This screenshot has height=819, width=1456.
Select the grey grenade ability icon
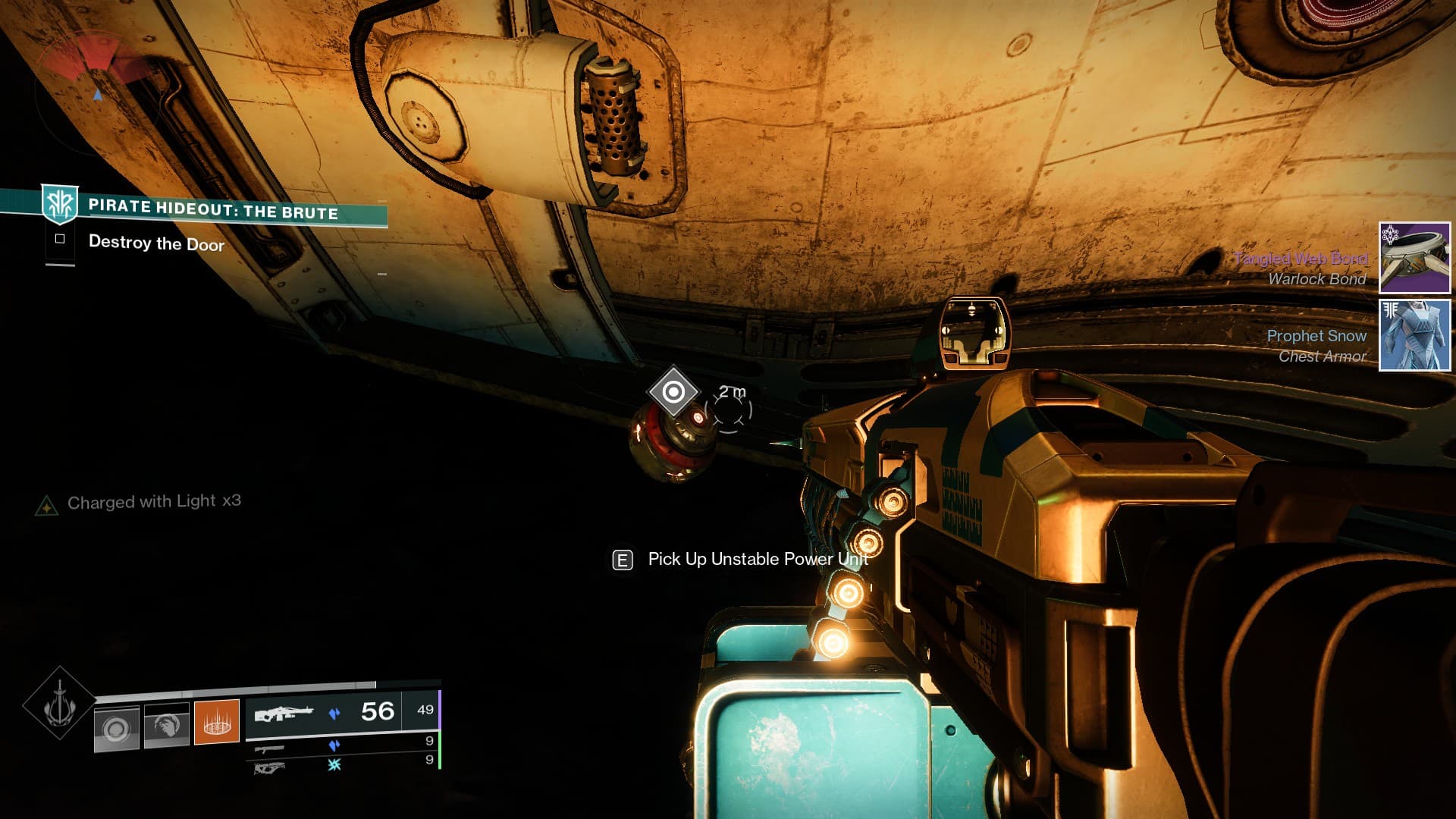pyautogui.click(x=116, y=729)
